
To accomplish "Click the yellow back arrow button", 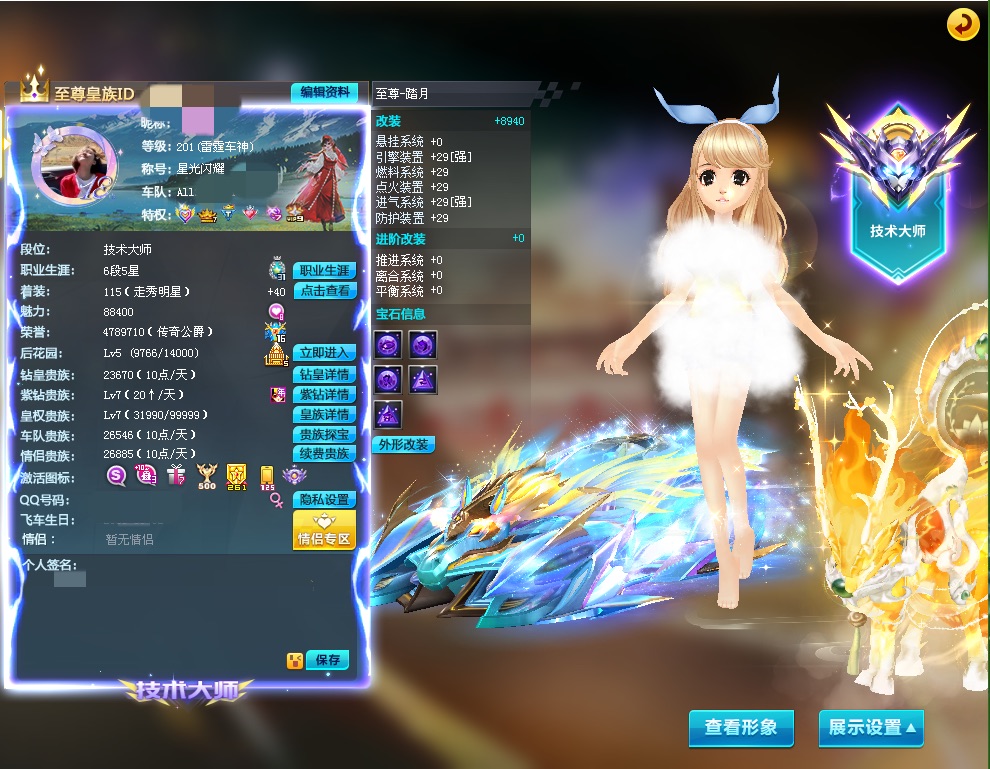I will point(963,25).
